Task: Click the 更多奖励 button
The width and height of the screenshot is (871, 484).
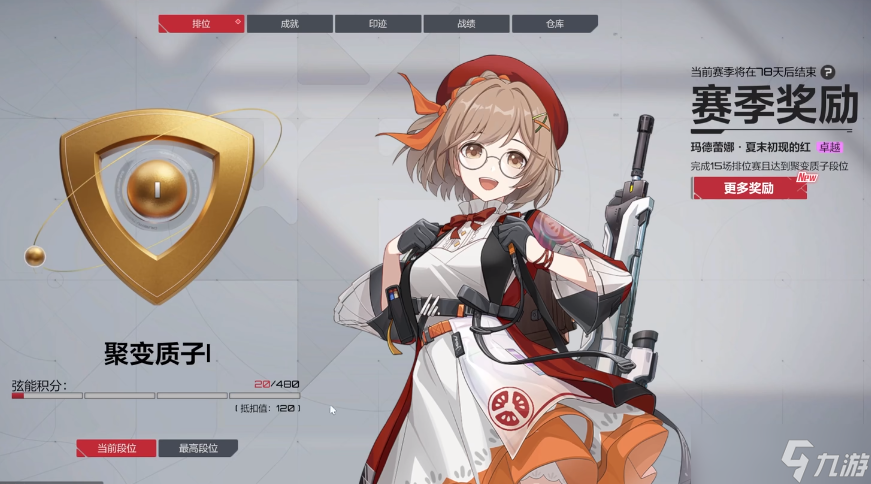Action: pyautogui.click(x=748, y=188)
